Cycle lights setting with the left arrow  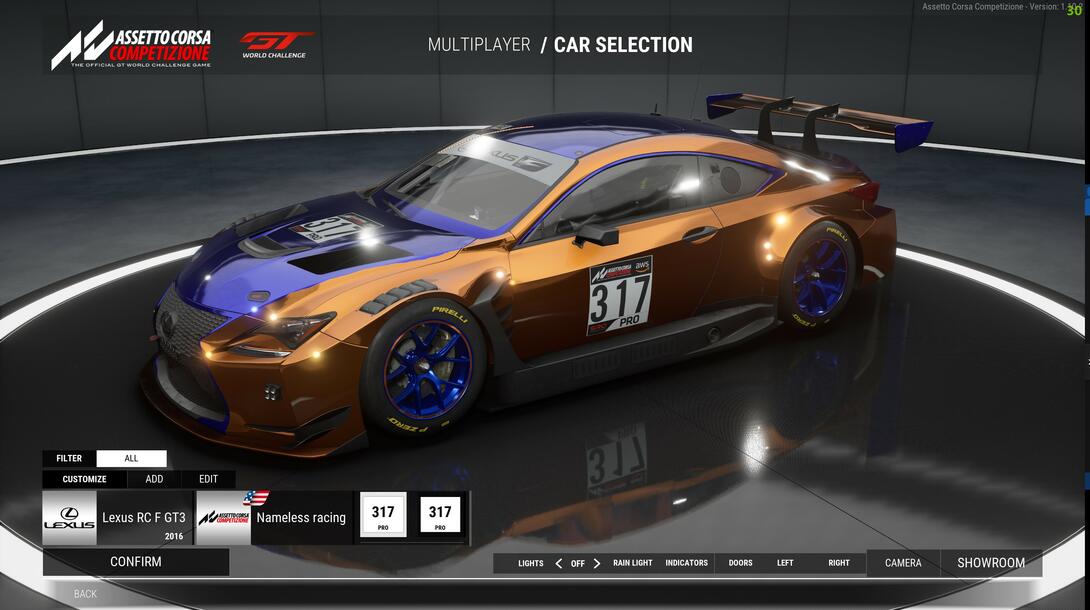coord(558,563)
